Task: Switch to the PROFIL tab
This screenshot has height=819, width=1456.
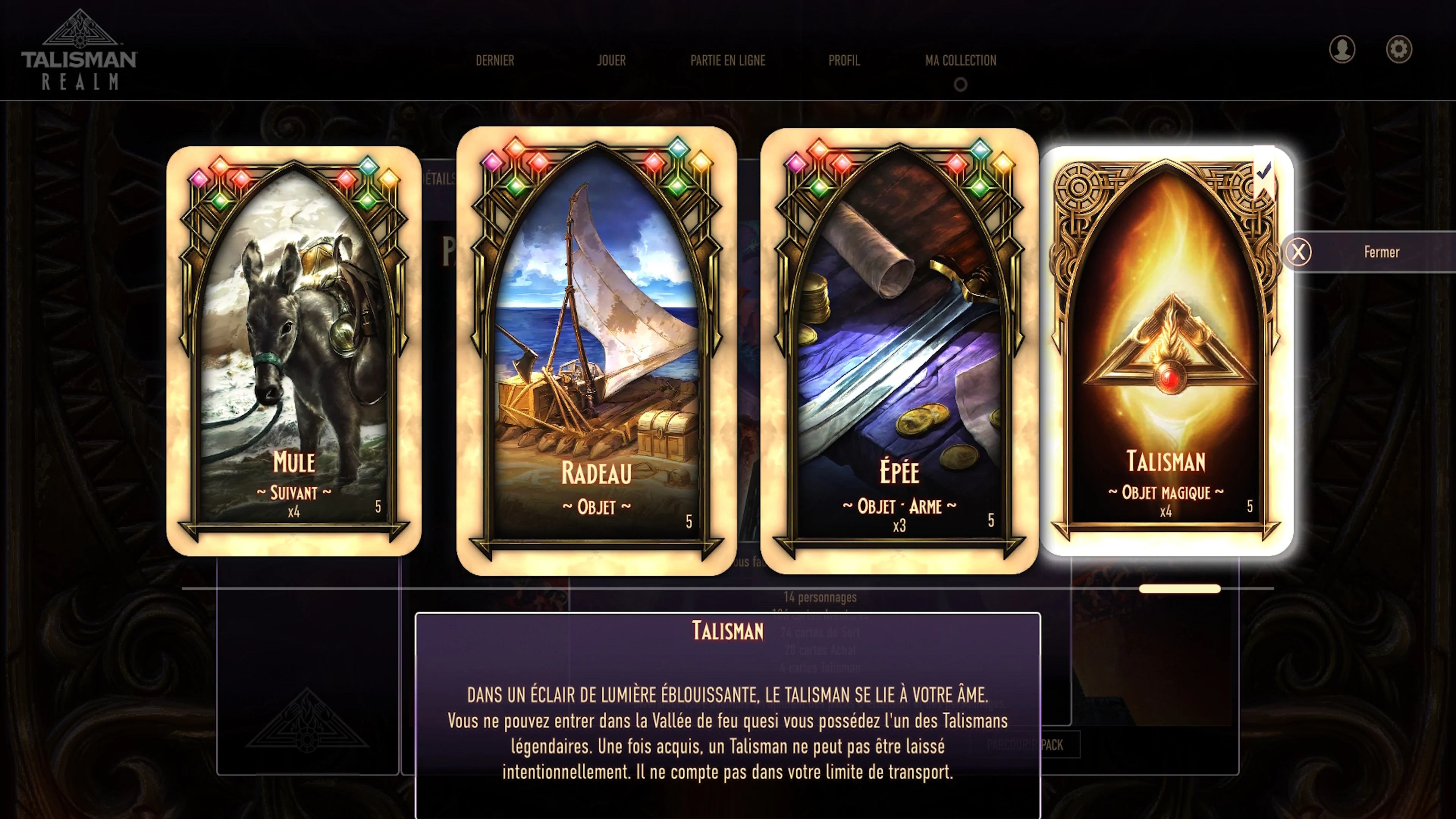Action: click(x=844, y=61)
